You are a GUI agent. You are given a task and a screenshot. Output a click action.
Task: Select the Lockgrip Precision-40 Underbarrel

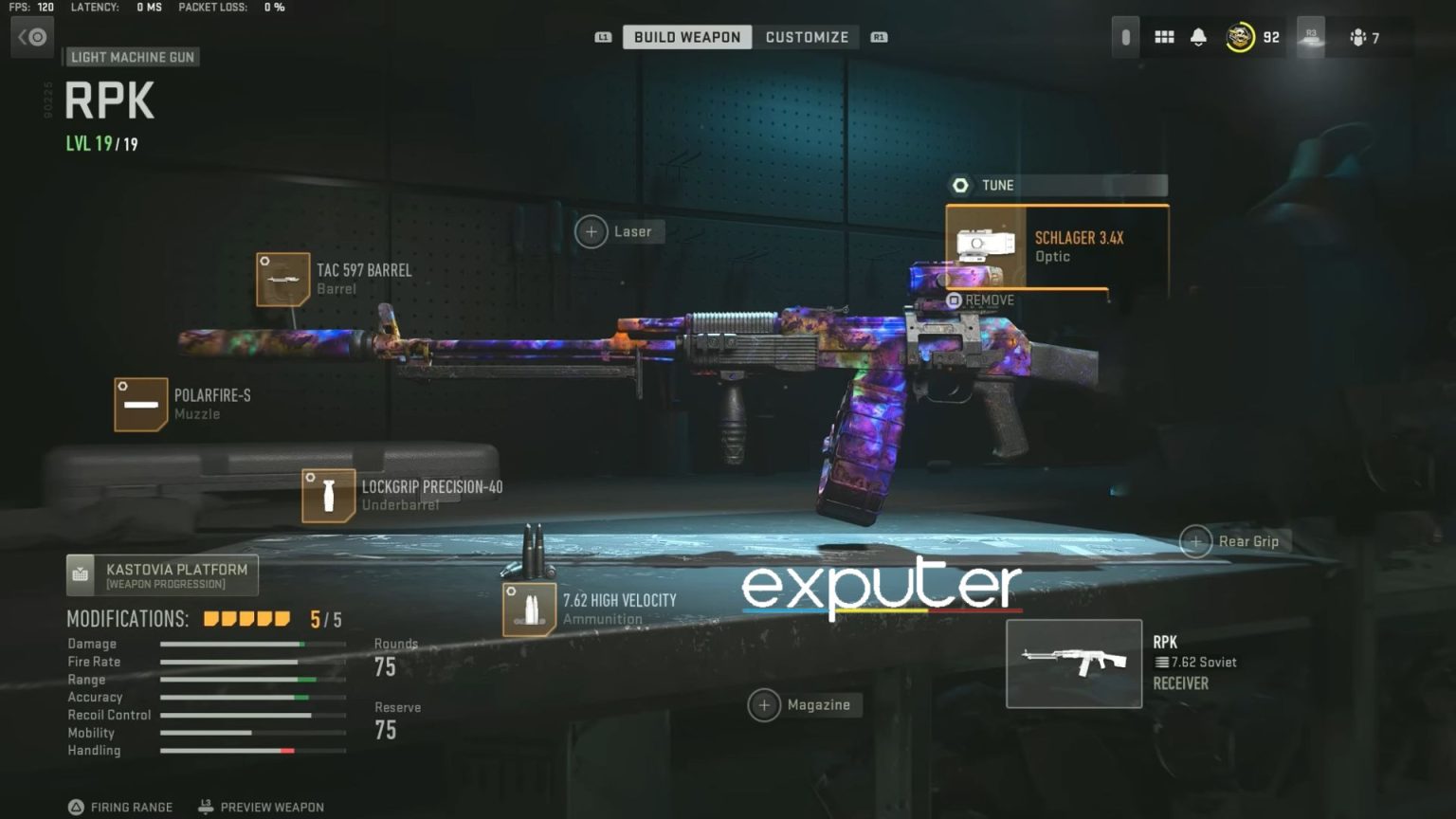tap(328, 495)
